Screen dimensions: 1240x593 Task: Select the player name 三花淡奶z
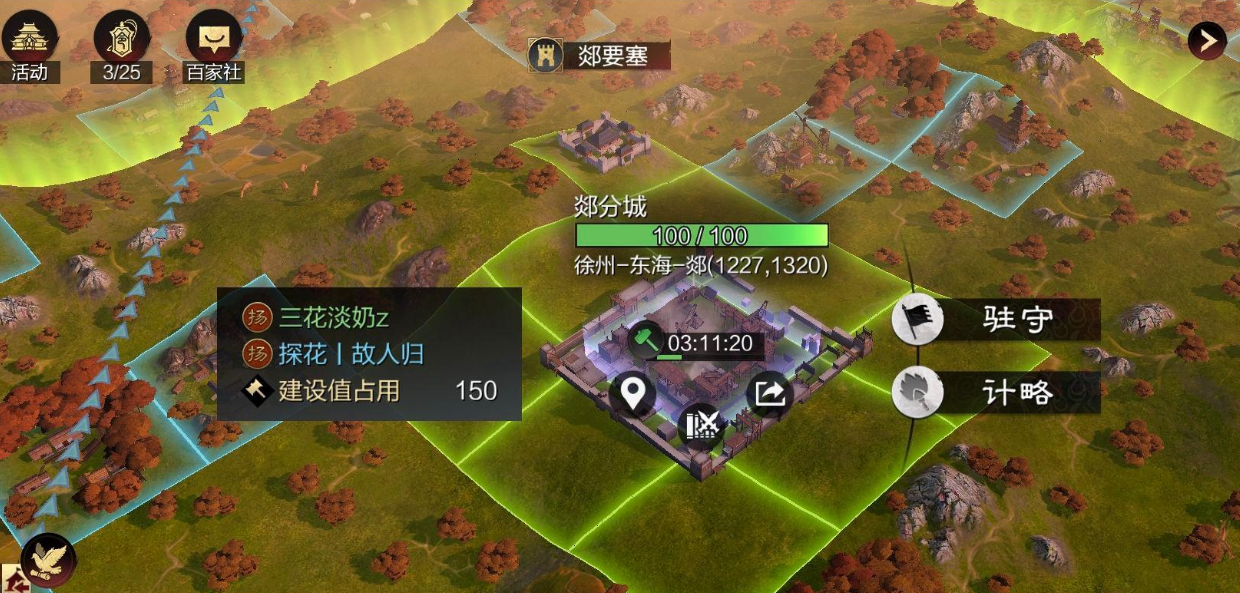333,319
